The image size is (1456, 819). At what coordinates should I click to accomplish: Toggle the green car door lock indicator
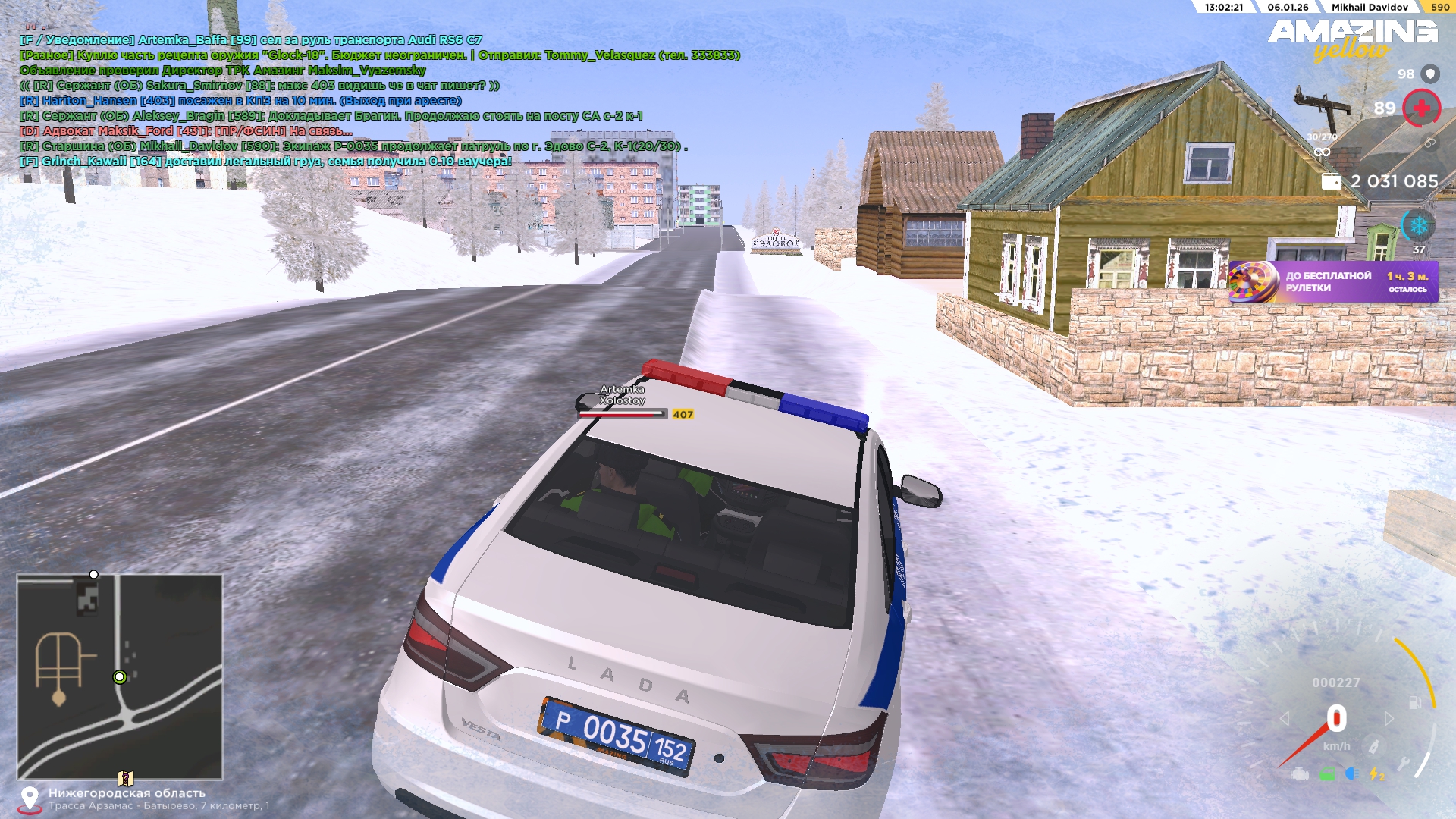pyautogui.click(x=1327, y=774)
